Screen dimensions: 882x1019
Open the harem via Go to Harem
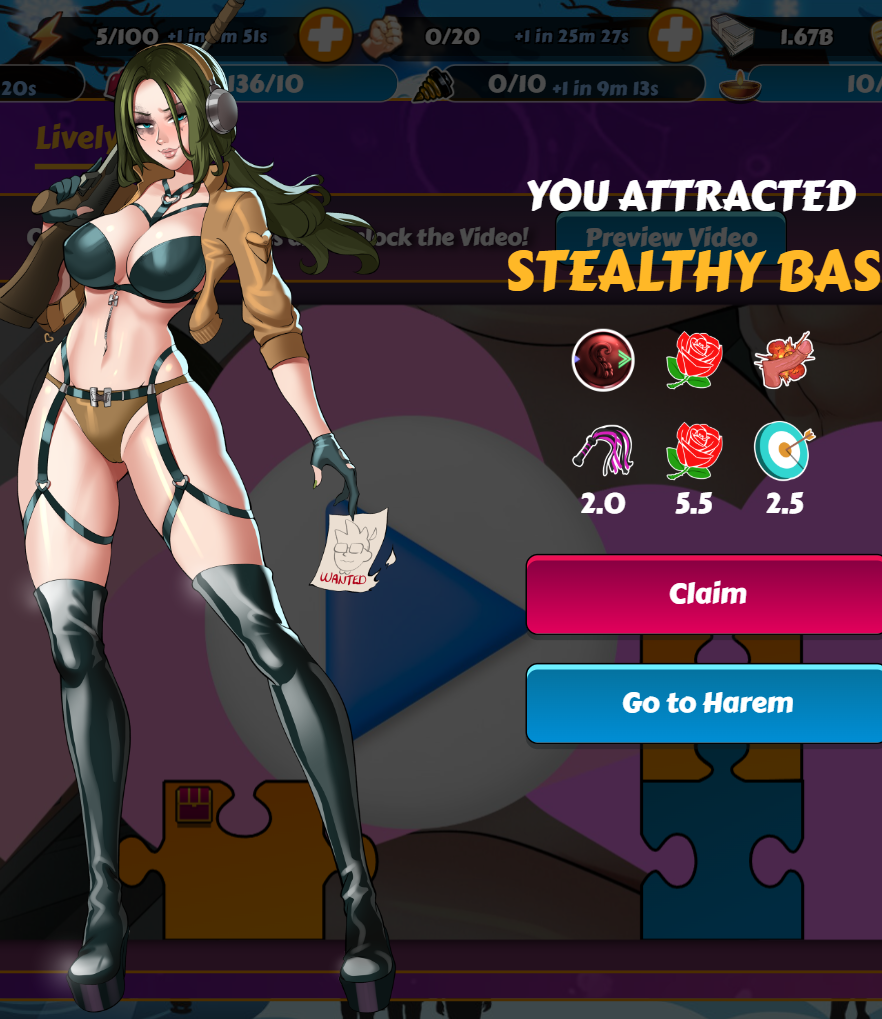click(x=706, y=703)
